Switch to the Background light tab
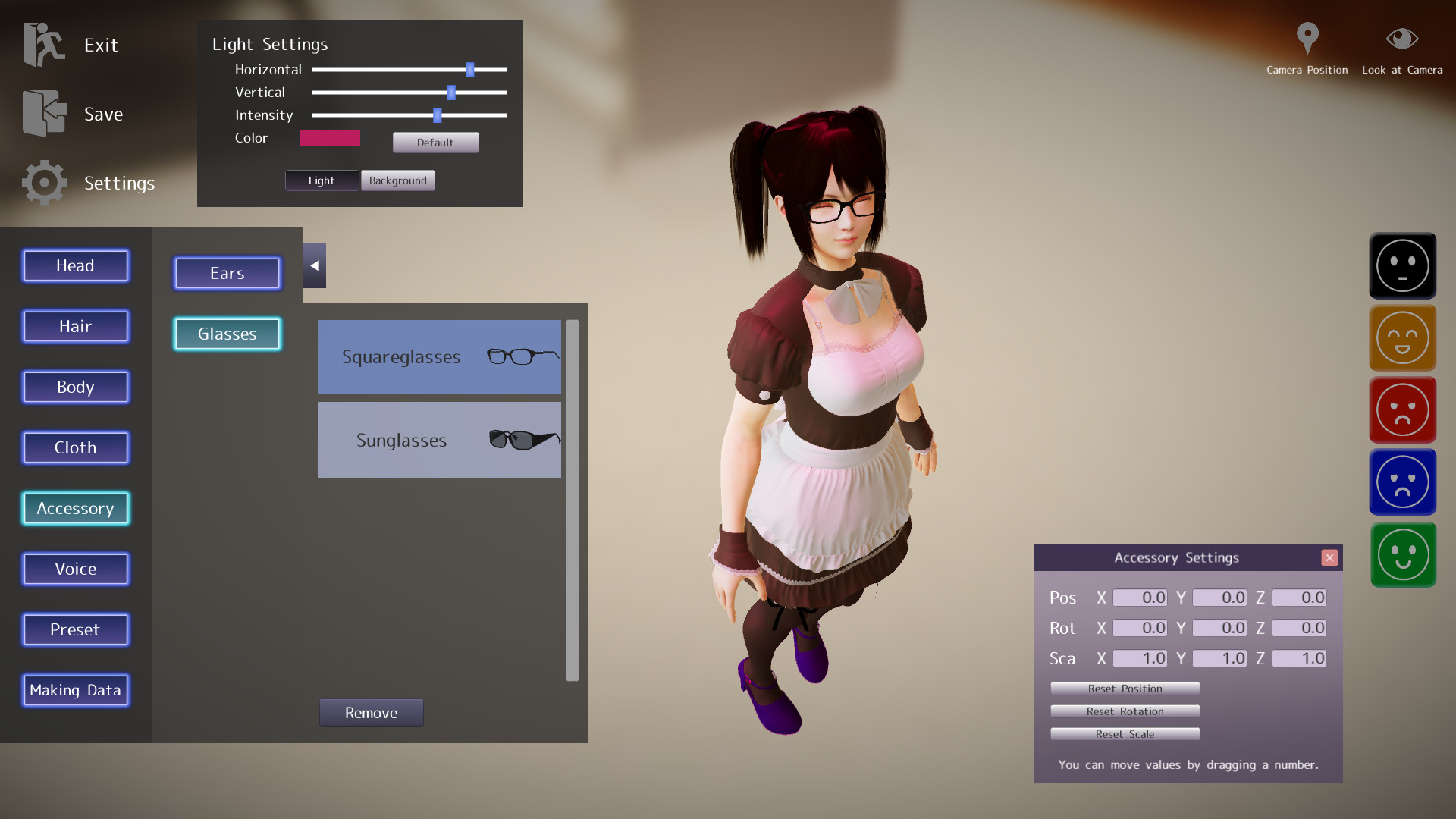The image size is (1456, 819). tap(397, 180)
